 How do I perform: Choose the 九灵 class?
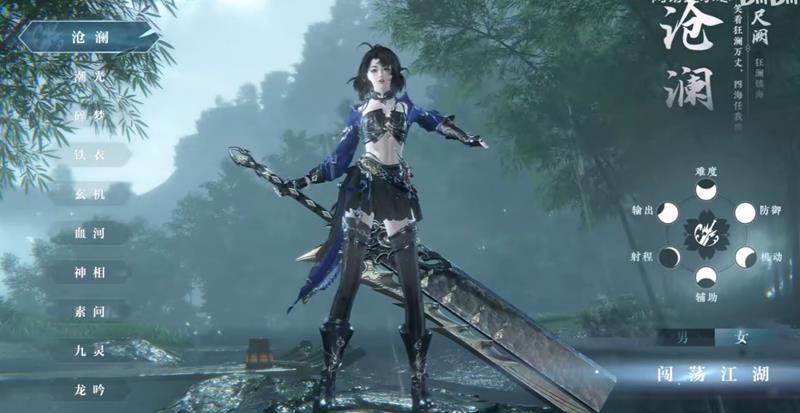click(90, 350)
